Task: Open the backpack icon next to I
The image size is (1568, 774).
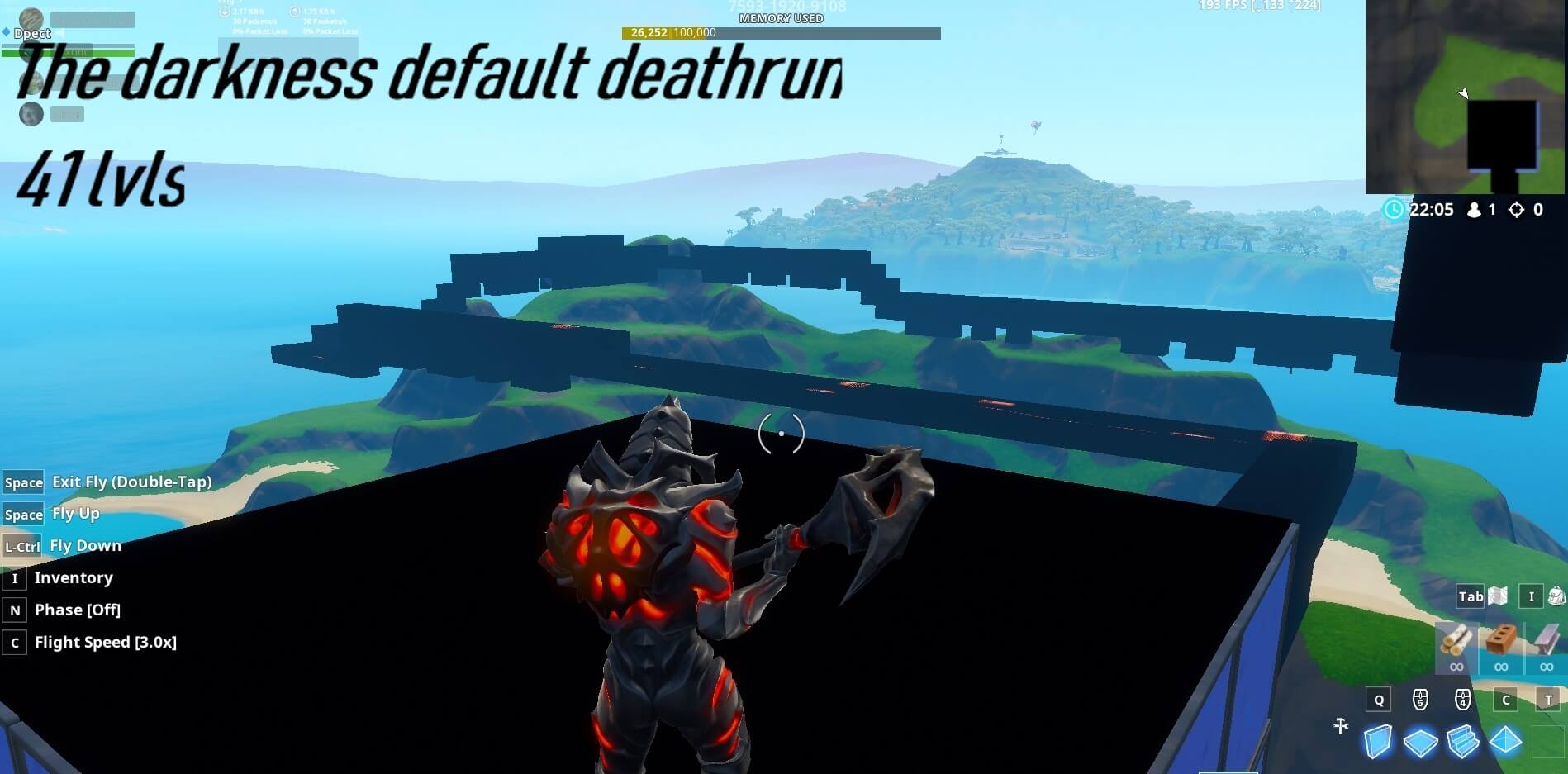Action: coord(1558,596)
